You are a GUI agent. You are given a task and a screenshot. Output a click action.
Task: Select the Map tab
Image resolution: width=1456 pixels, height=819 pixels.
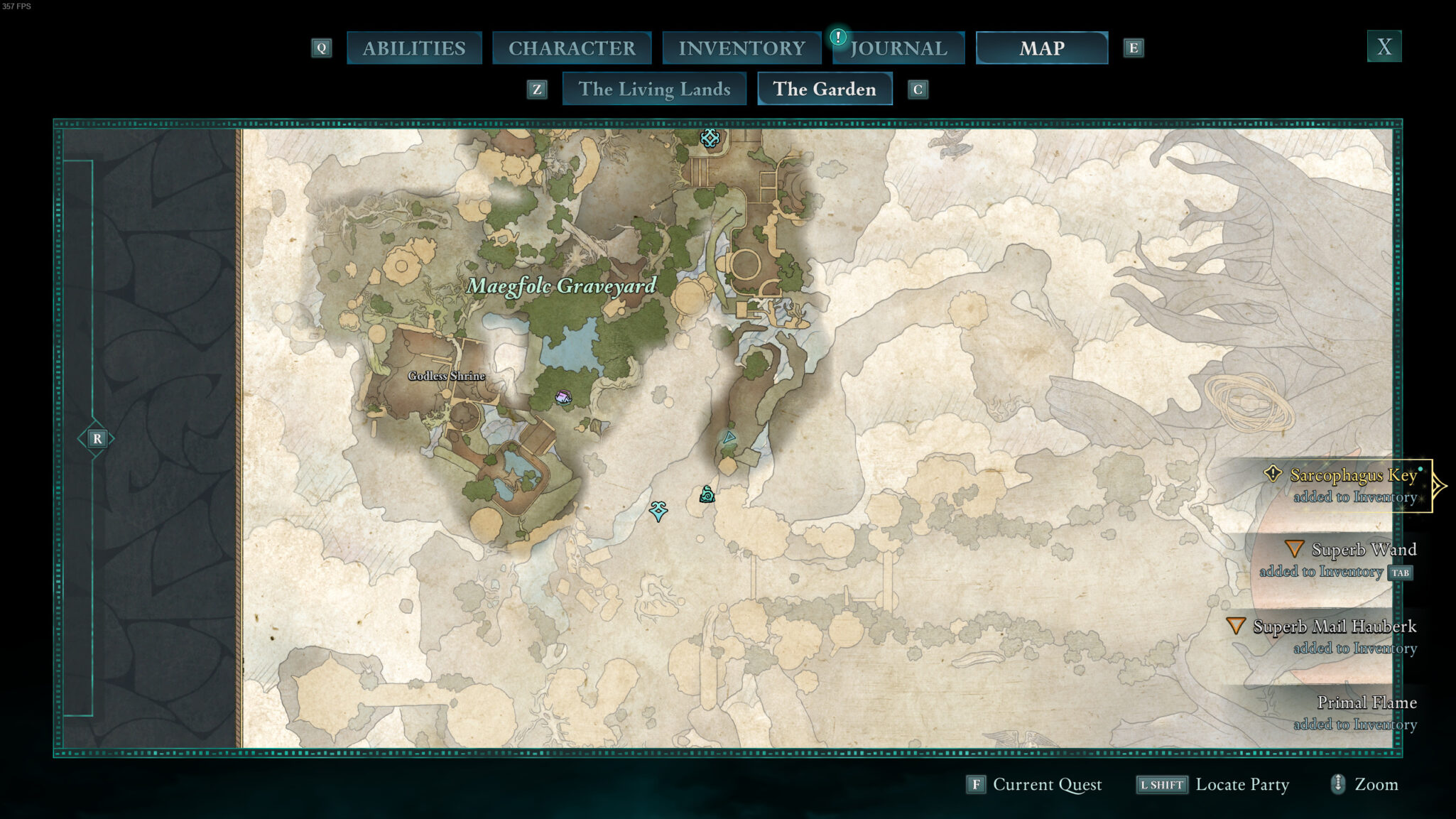point(1041,48)
